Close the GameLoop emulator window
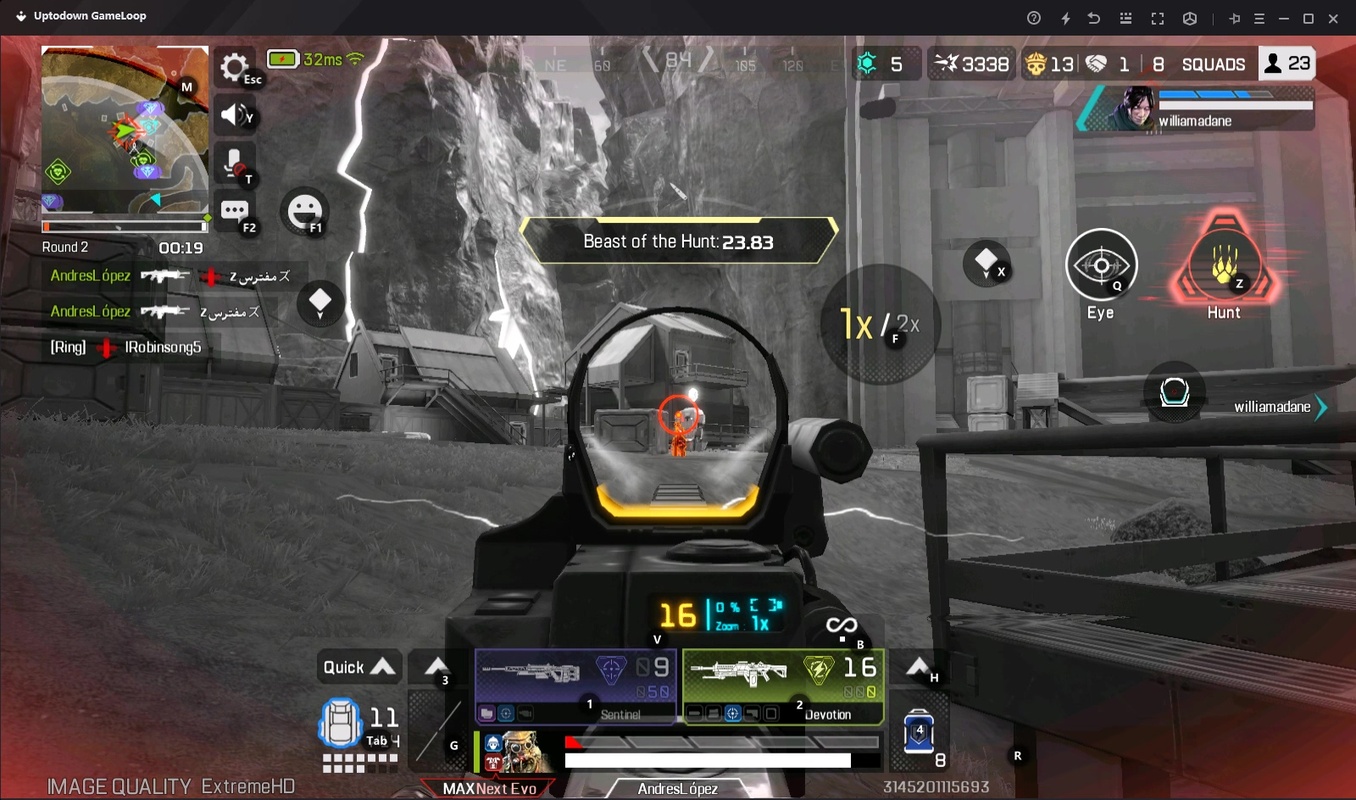1356x800 pixels. click(x=1334, y=18)
